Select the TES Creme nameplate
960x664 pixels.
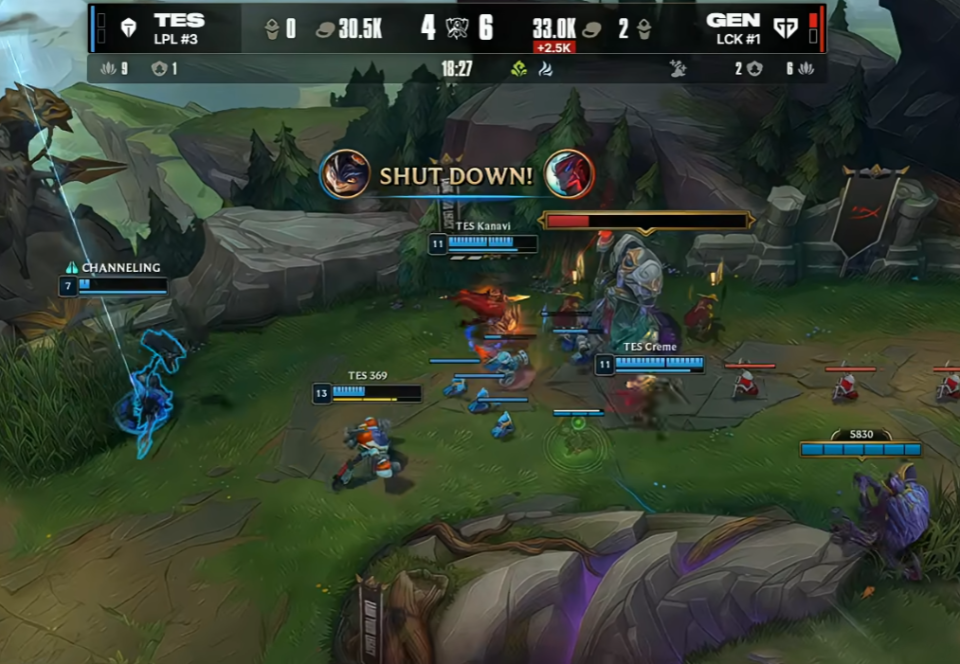pyautogui.click(x=650, y=347)
